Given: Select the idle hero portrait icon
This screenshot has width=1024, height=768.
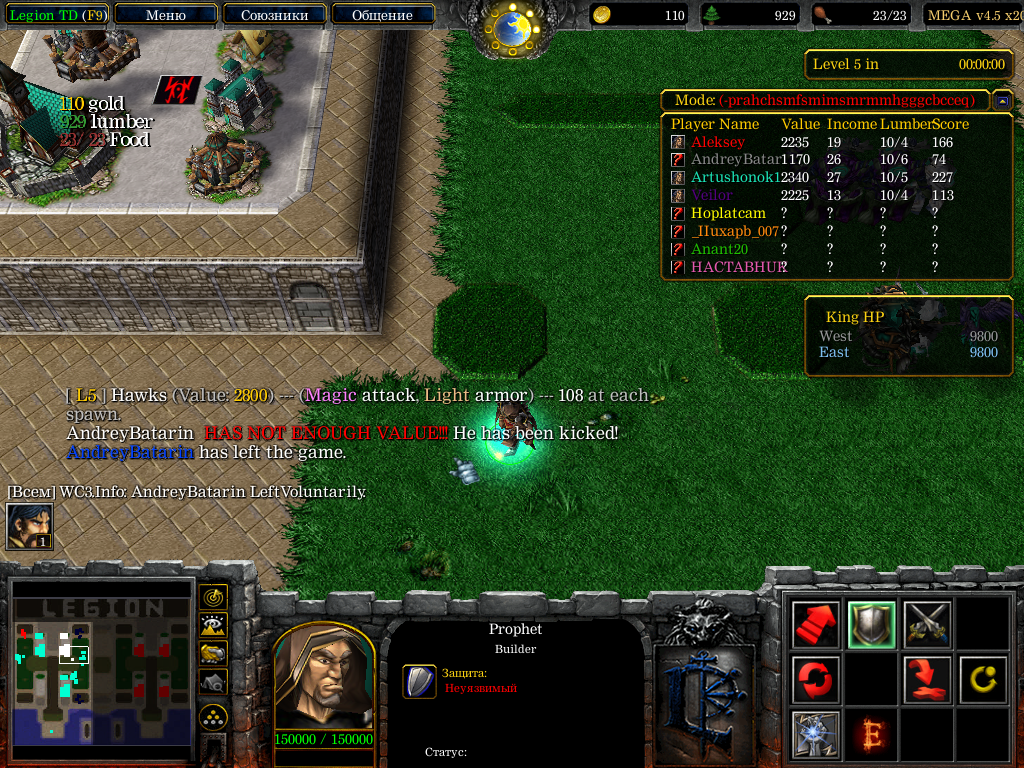Looking at the screenshot, I should point(29,526).
